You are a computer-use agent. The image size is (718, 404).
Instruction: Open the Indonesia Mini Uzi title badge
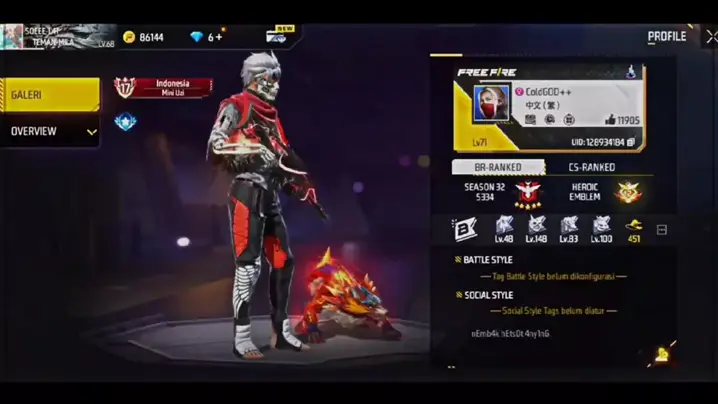pyautogui.click(x=164, y=87)
